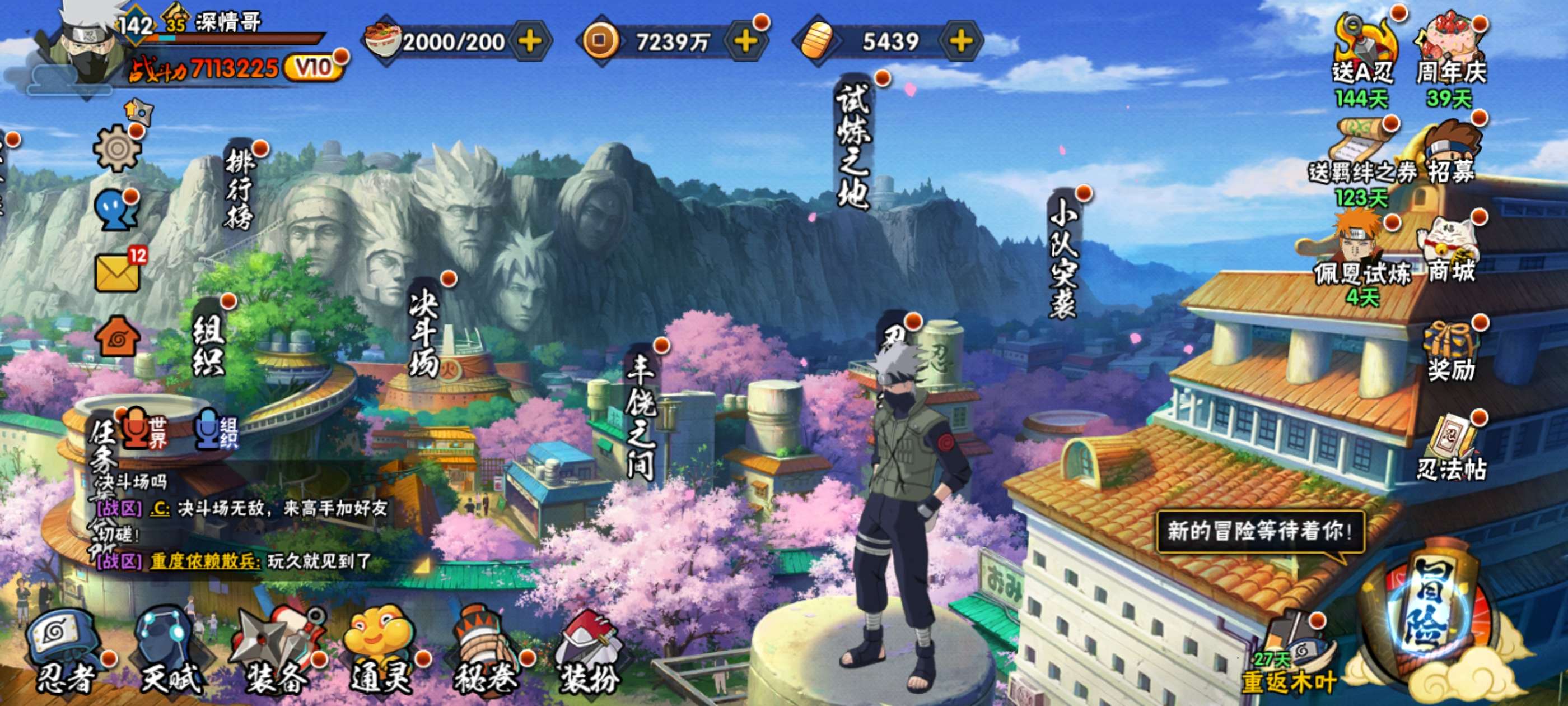Open the mail envelope inbox
The width and height of the screenshot is (1568, 706).
[118, 272]
